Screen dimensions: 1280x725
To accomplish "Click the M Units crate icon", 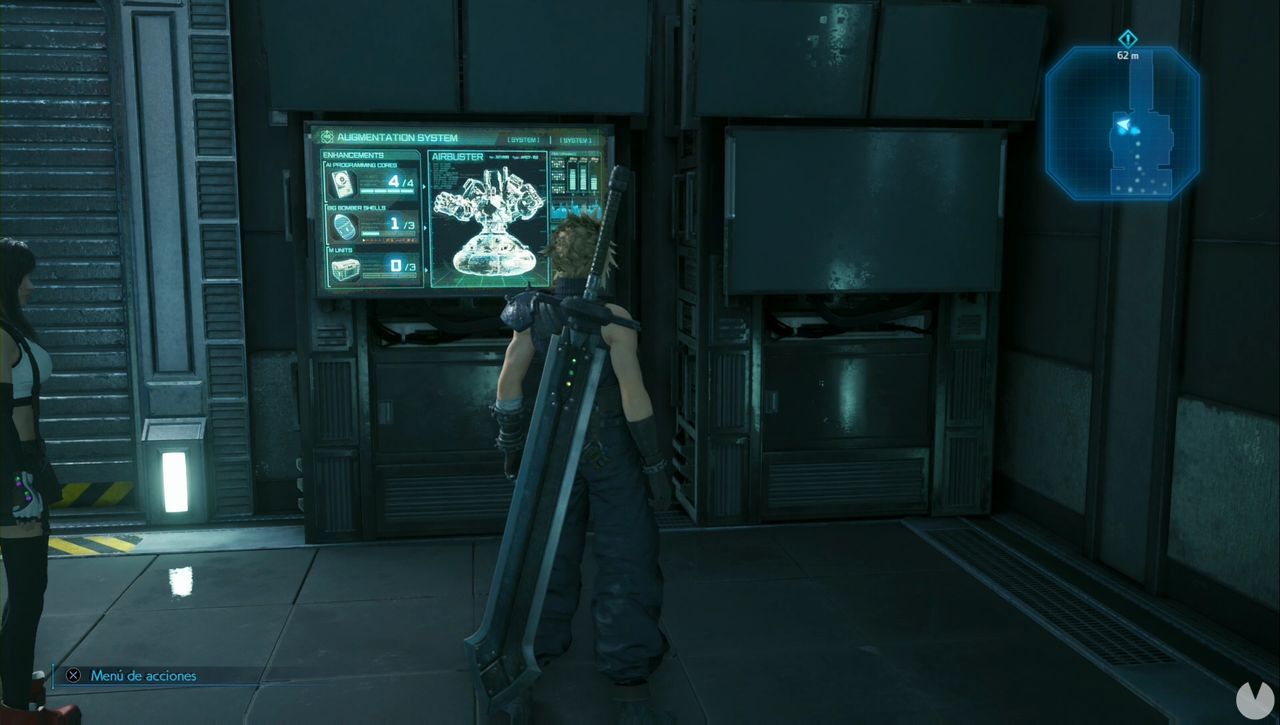I will click(346, 269).
